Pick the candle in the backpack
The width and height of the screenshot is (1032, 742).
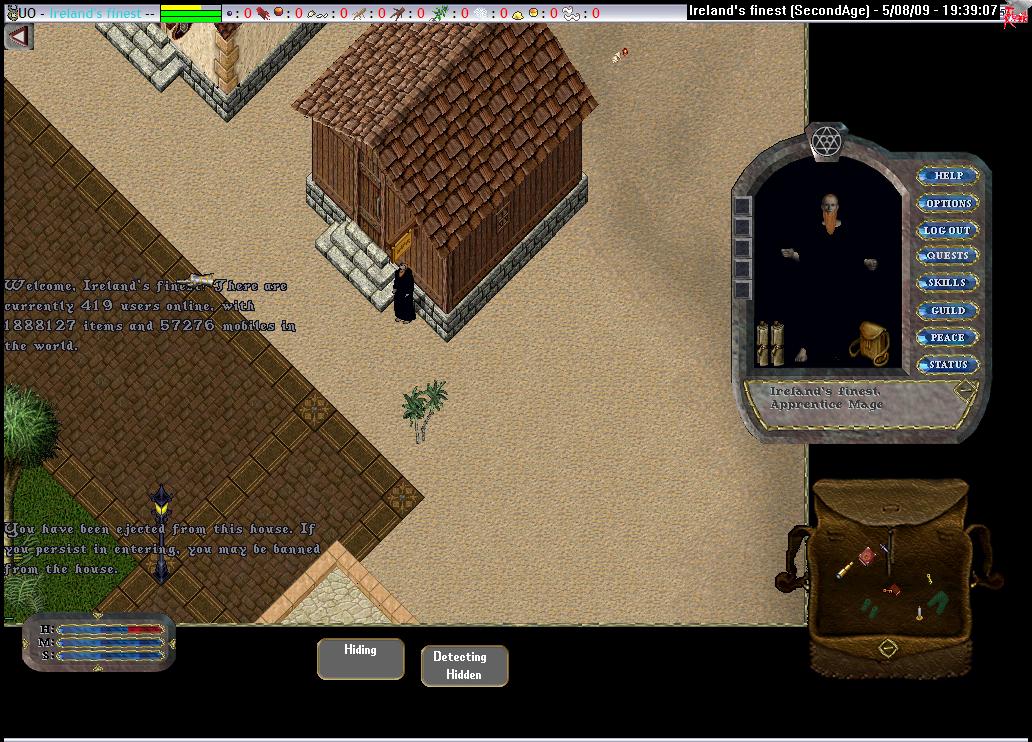(918, 612)
